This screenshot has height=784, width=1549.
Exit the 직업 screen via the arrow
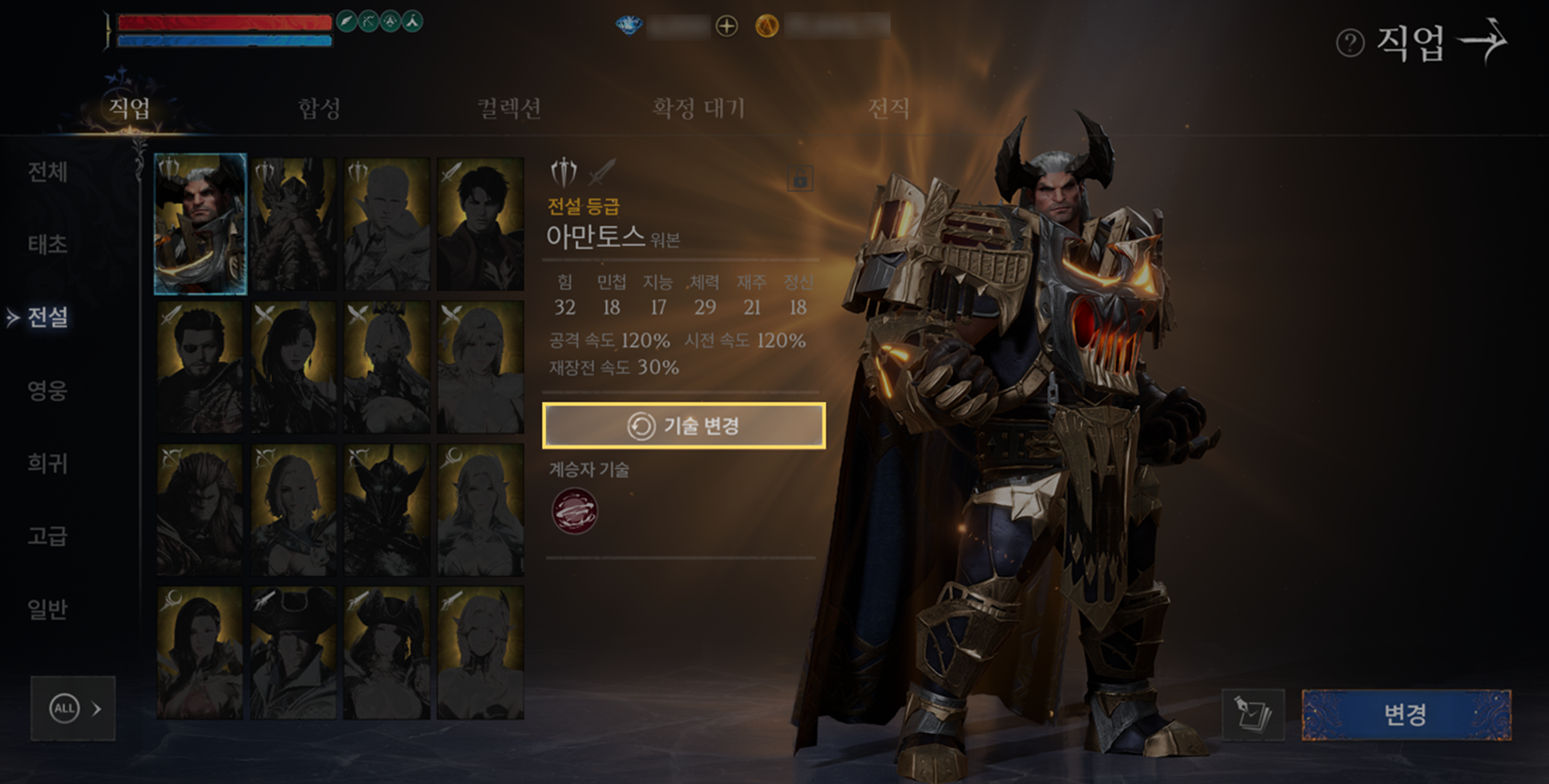click(x=1485, y=40)
